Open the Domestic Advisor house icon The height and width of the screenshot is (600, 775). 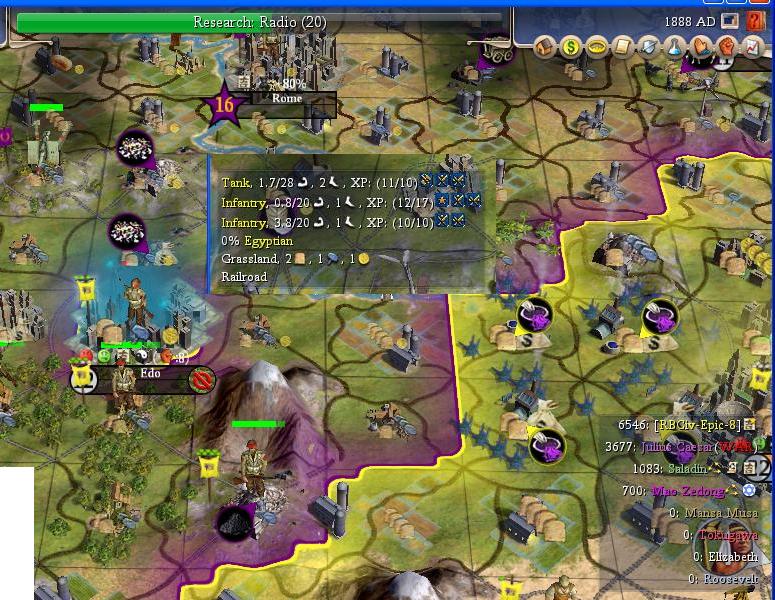[545, 46]
